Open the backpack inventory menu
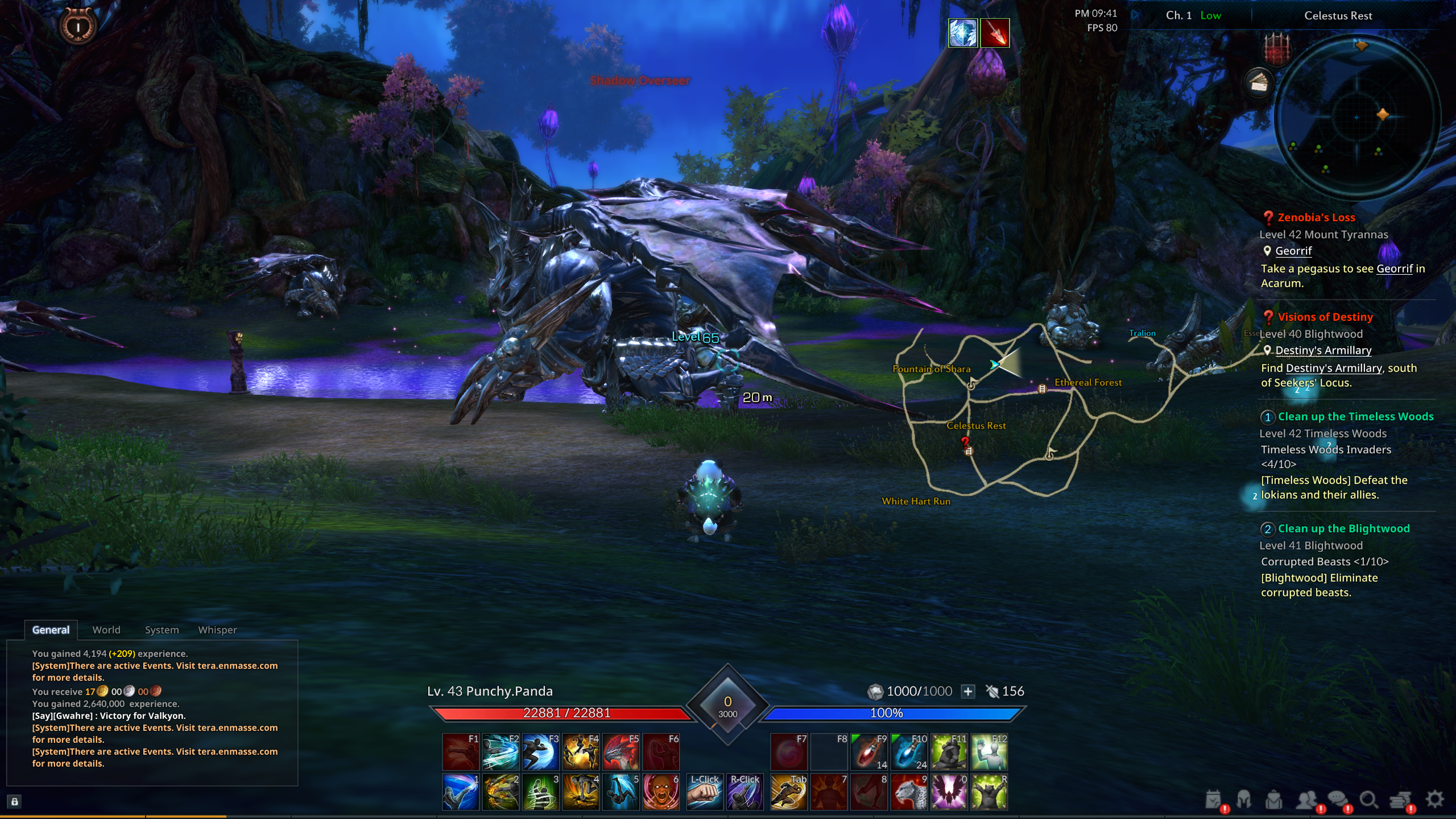Image resolution: width=1456 pixels, height=819 pixels. [1274, 800]
